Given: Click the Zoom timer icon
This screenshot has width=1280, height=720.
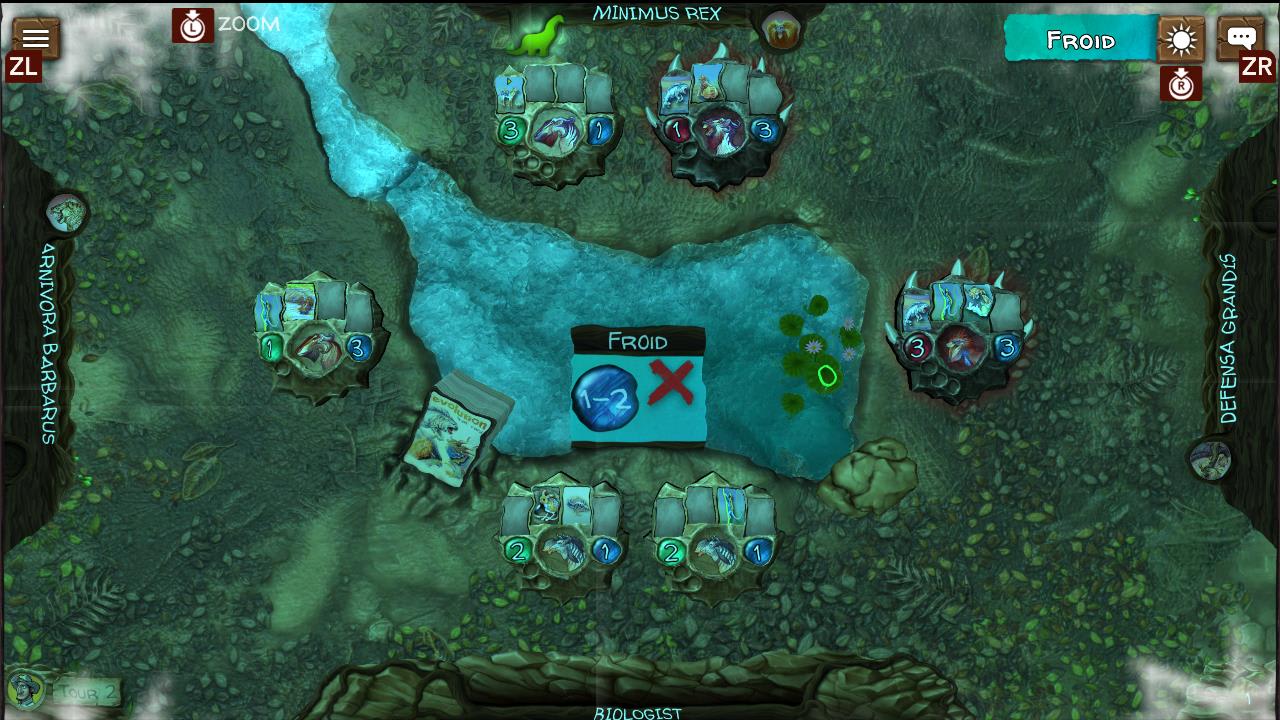Looking at the screenshot, I should [x=192, y=26].
